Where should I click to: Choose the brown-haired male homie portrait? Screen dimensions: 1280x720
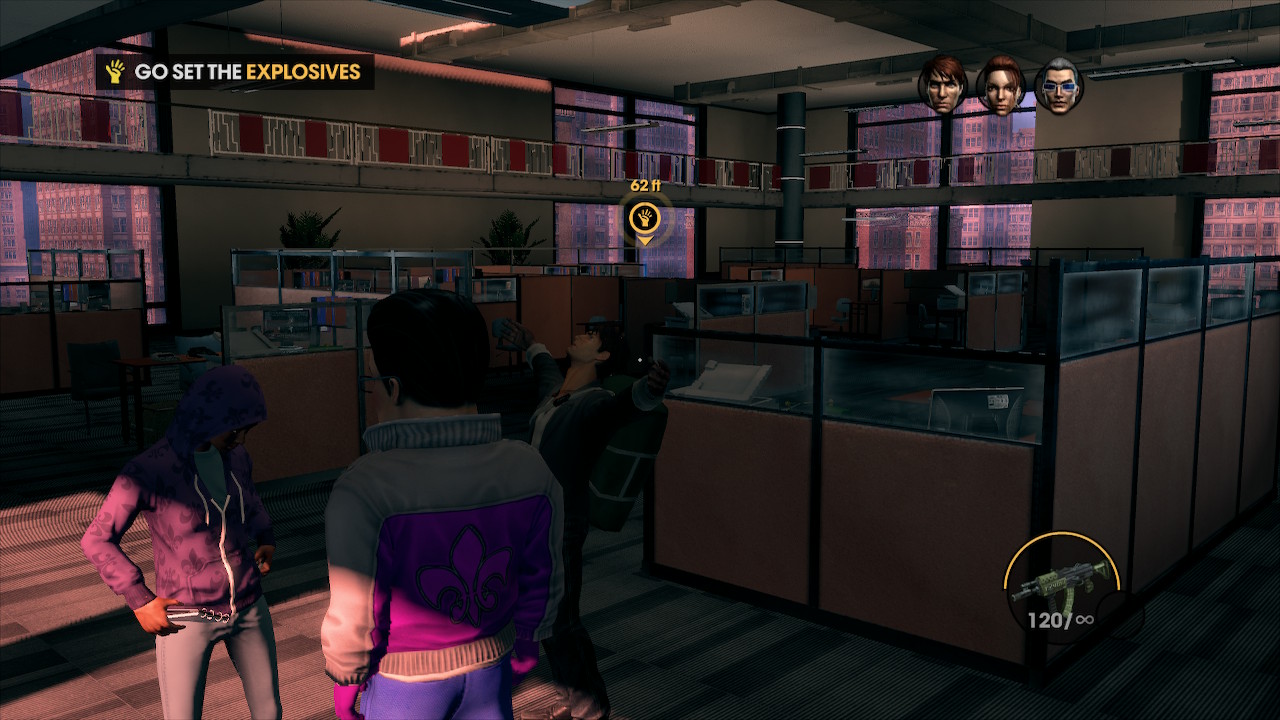tap(943, 84)
